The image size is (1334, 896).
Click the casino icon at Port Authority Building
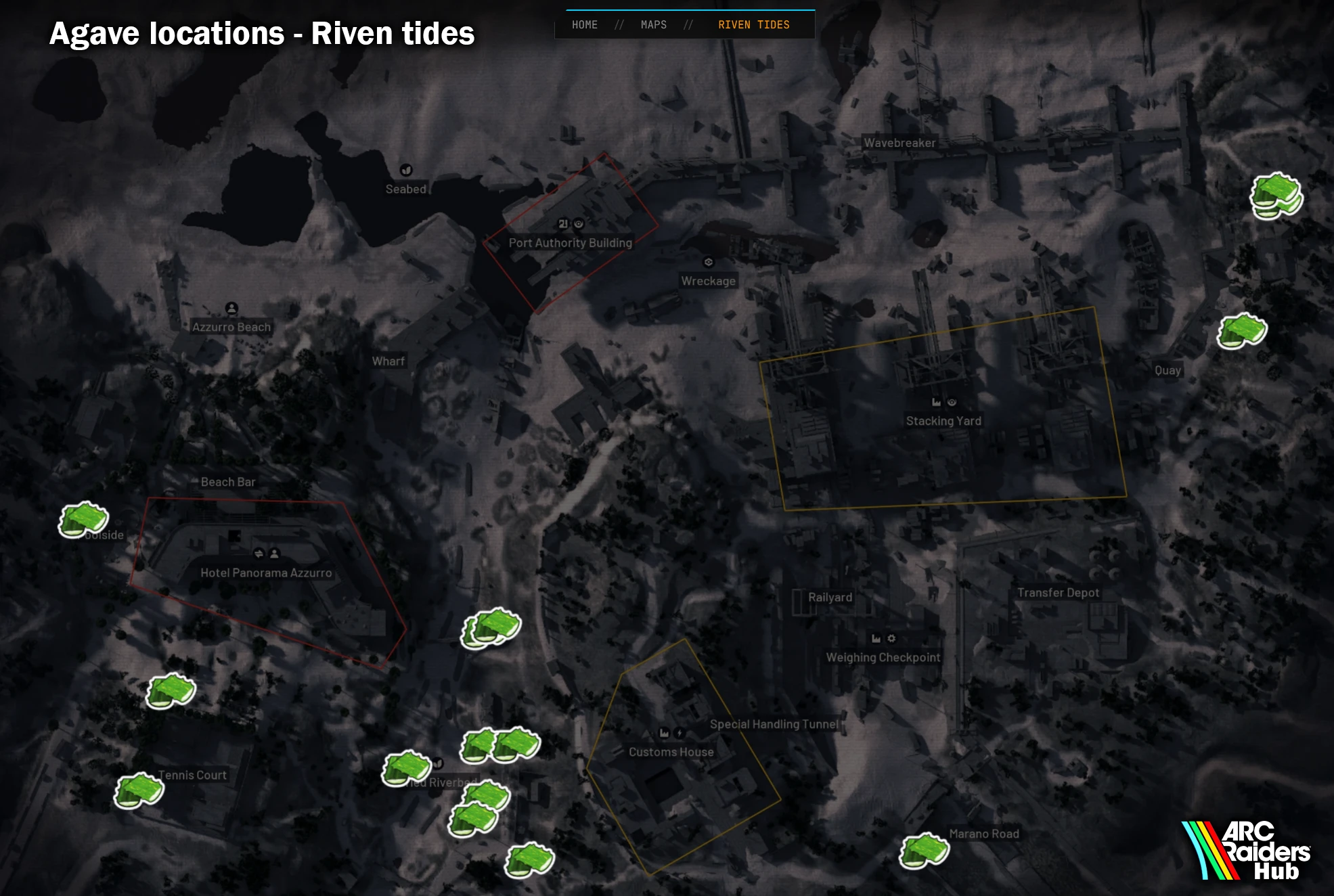pos(563,225)
